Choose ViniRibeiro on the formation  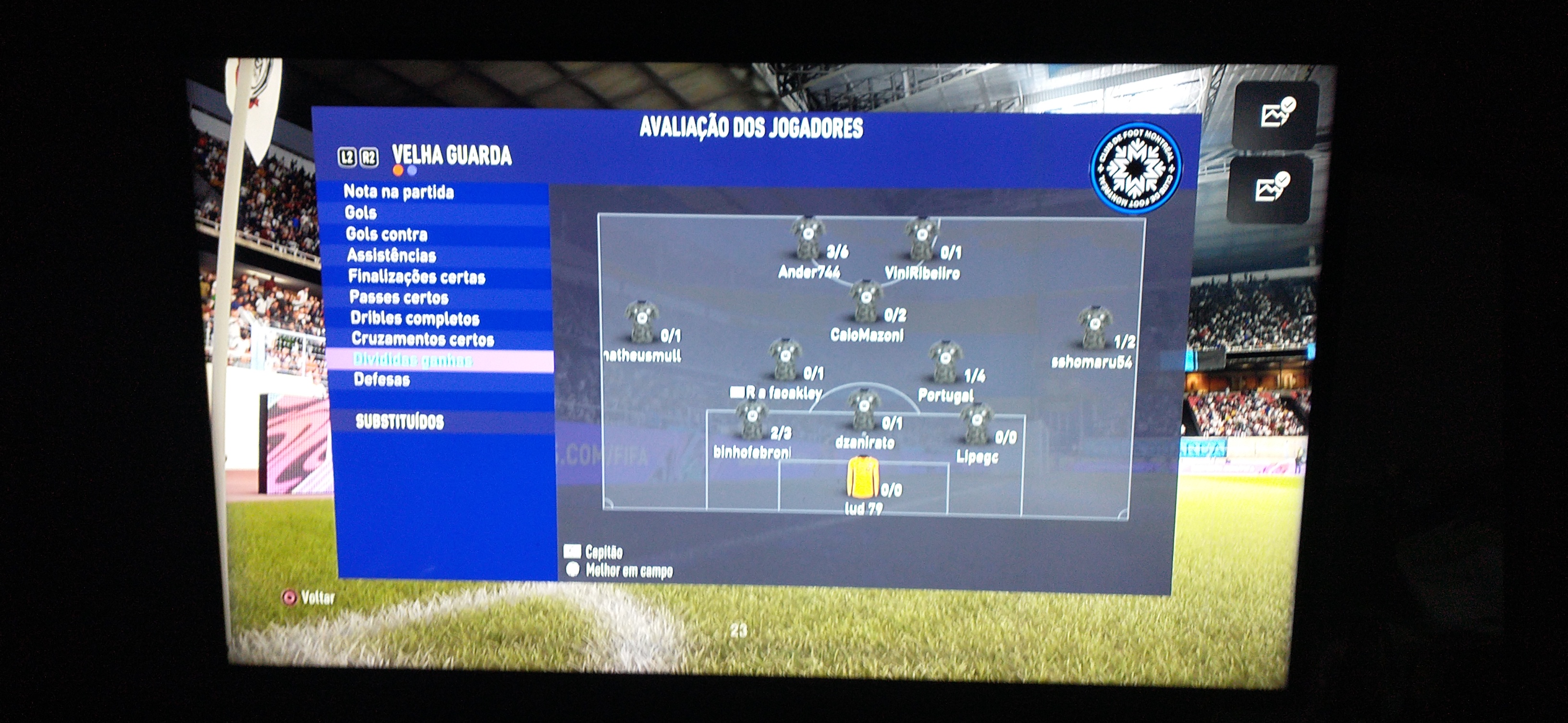tap(920, 239)
